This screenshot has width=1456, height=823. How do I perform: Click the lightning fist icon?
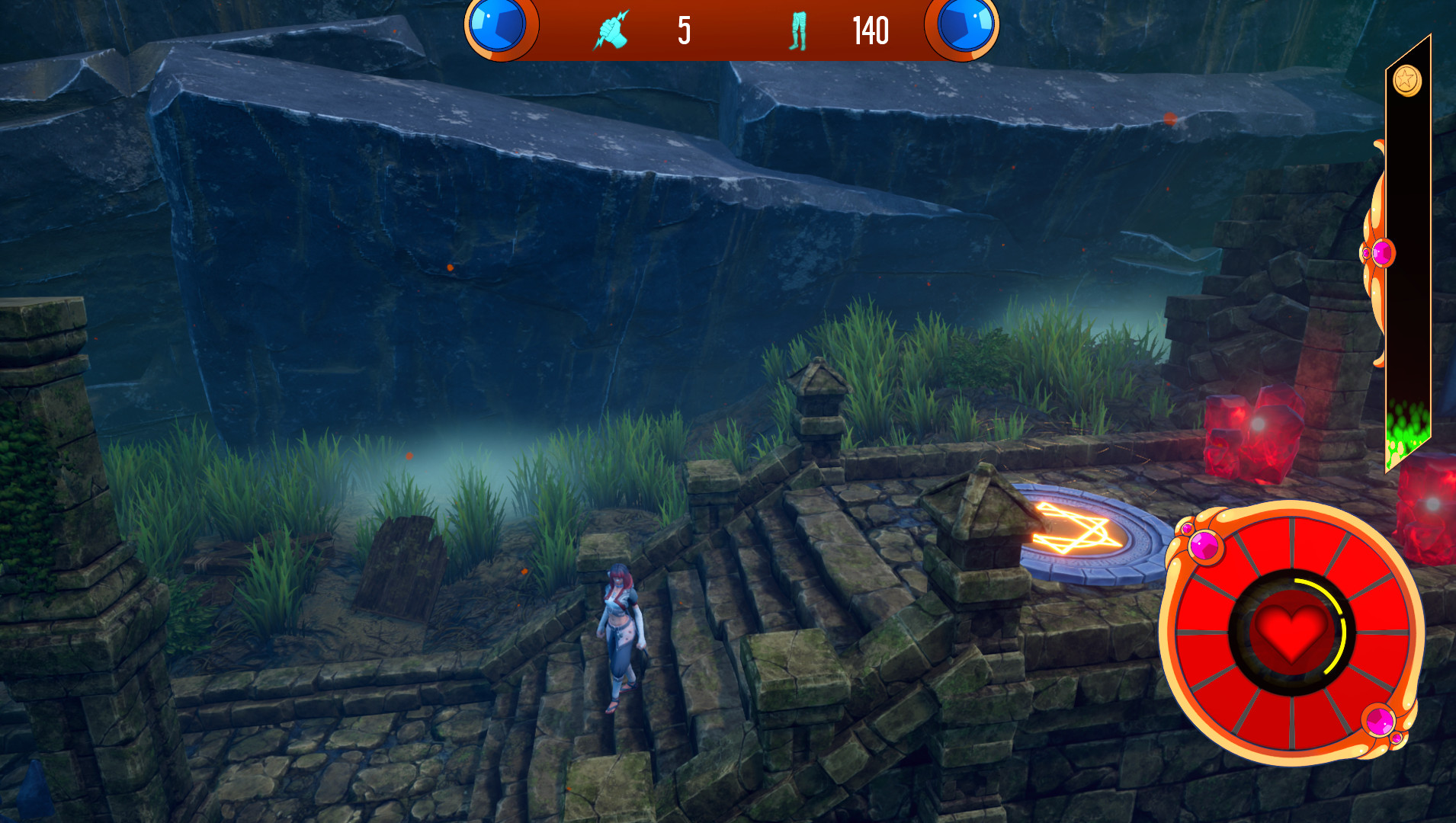(x=611, y=30)
